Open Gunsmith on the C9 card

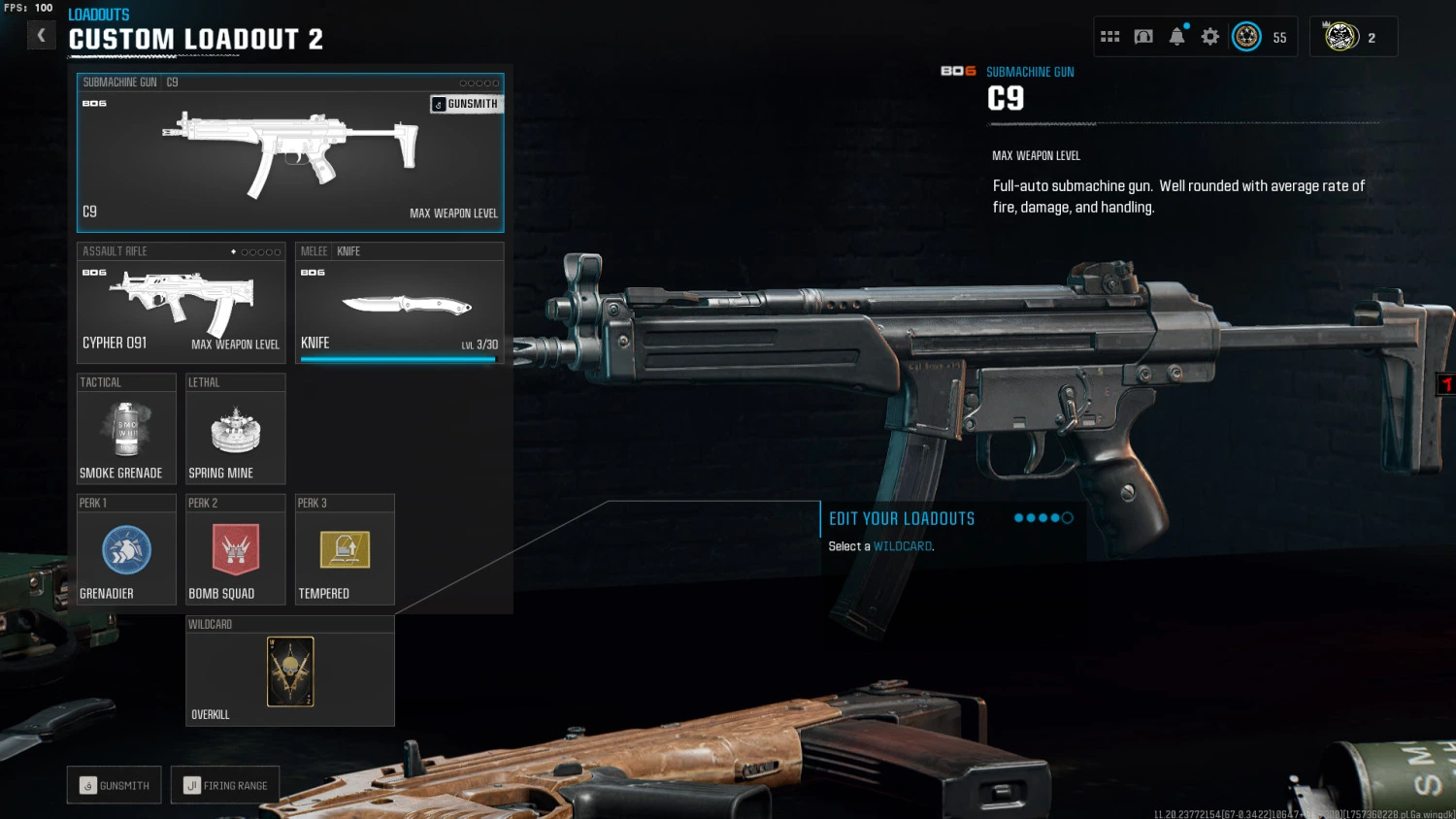(466, 104)
